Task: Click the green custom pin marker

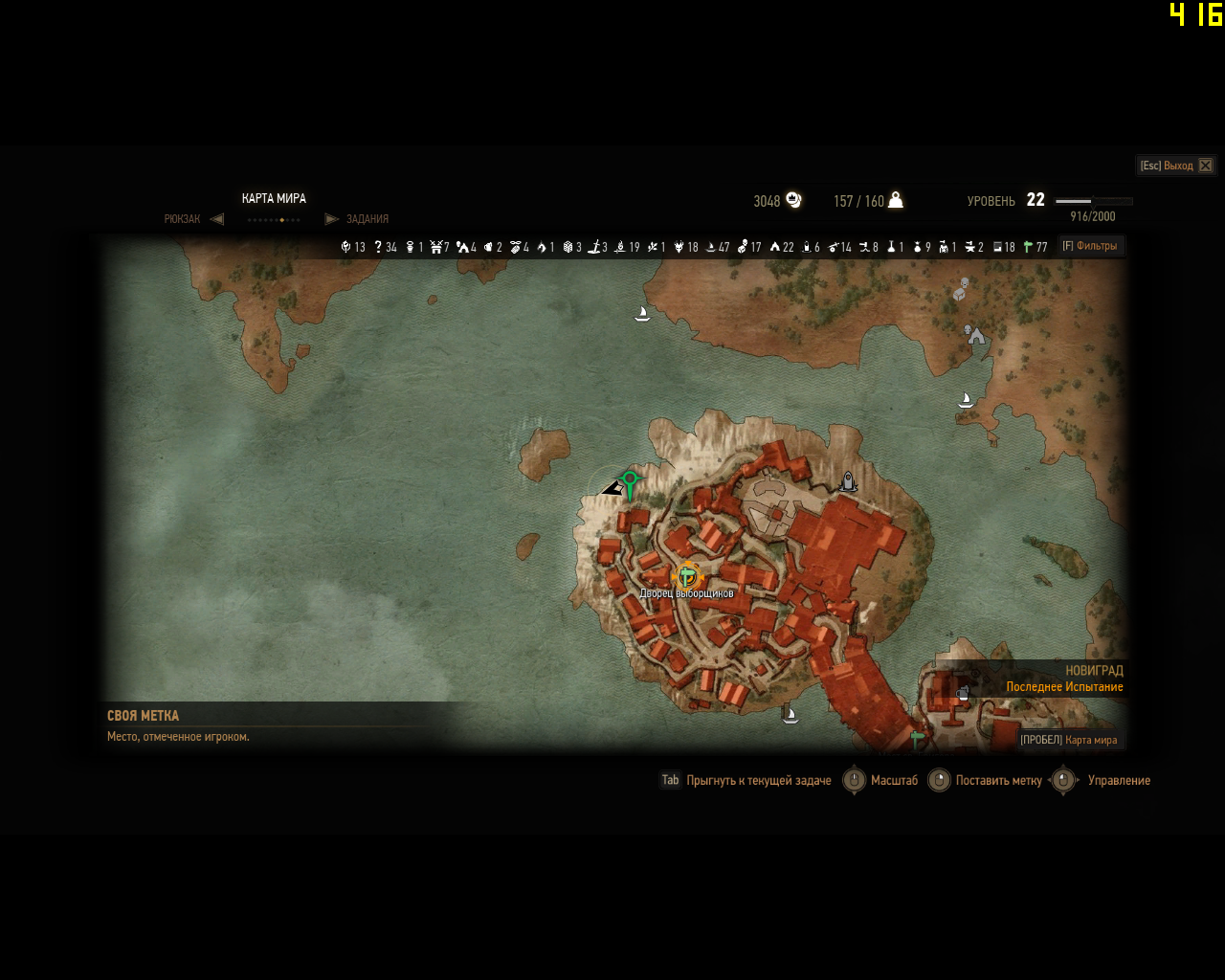Action: 629,481
